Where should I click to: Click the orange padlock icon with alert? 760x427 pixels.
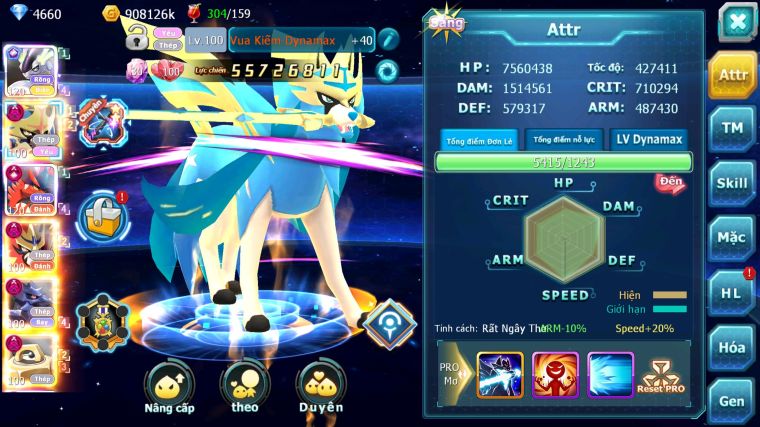click(x=103, y=212)
